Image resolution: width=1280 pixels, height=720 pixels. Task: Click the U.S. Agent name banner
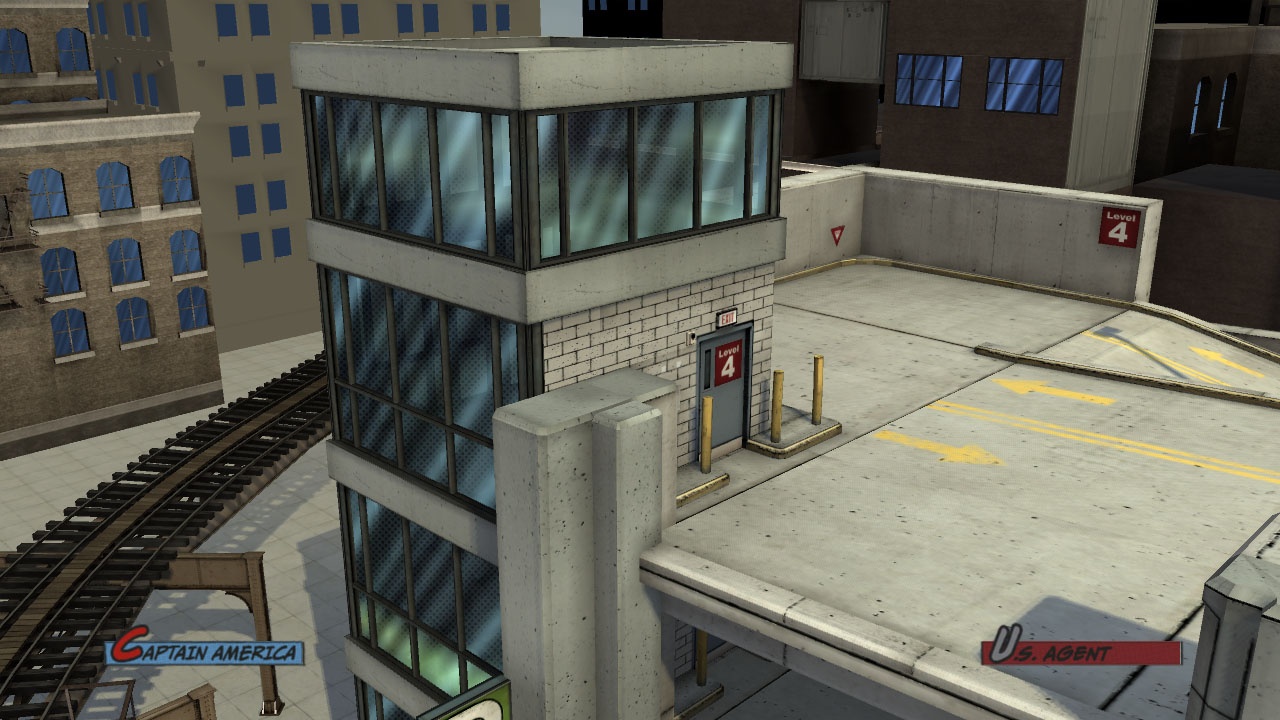[1080, 652]
